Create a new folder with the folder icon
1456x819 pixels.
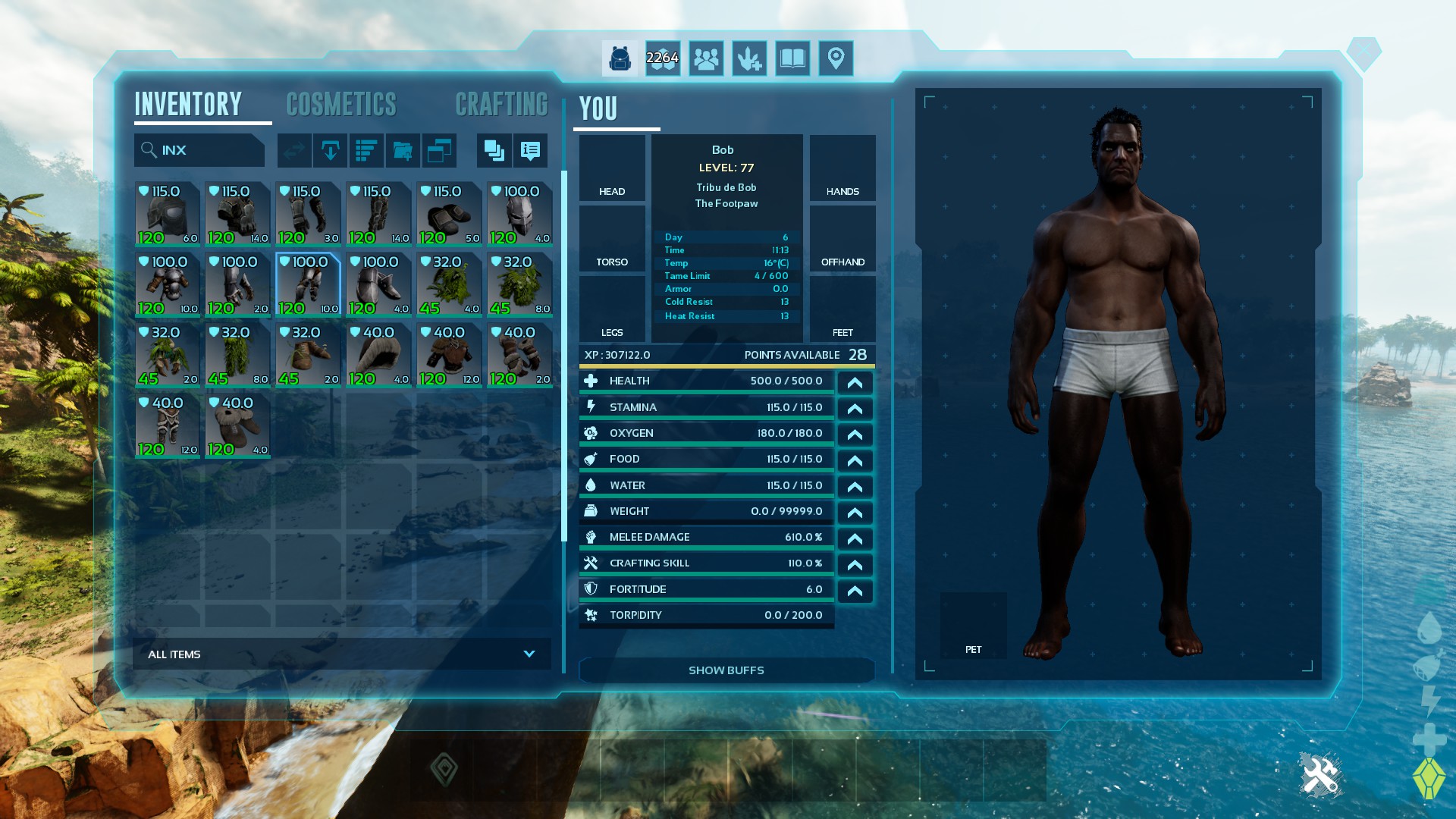coord(403,150)
